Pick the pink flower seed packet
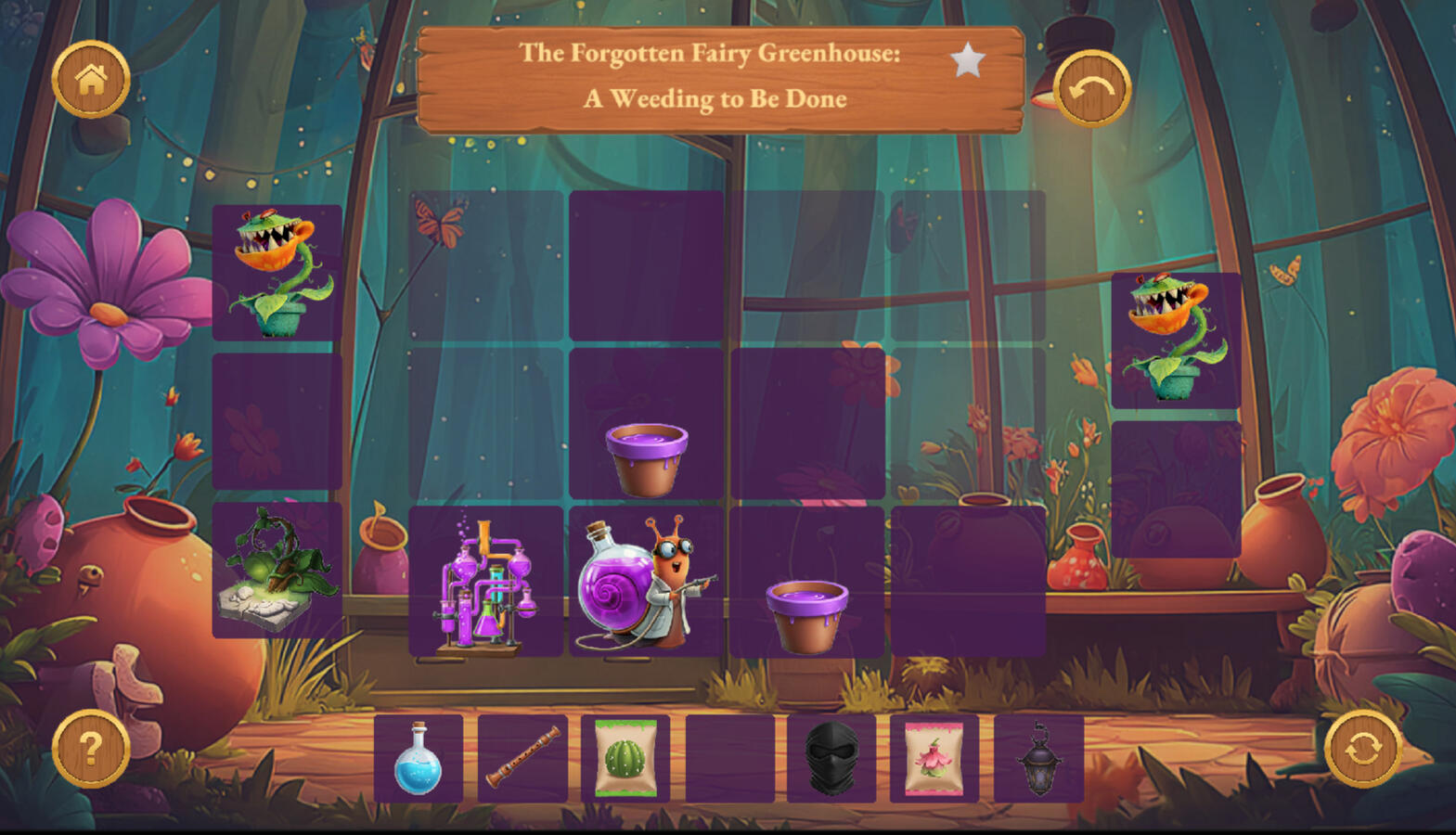The image size is (1456, 835). pyautogui.click(x=934, y=759)
